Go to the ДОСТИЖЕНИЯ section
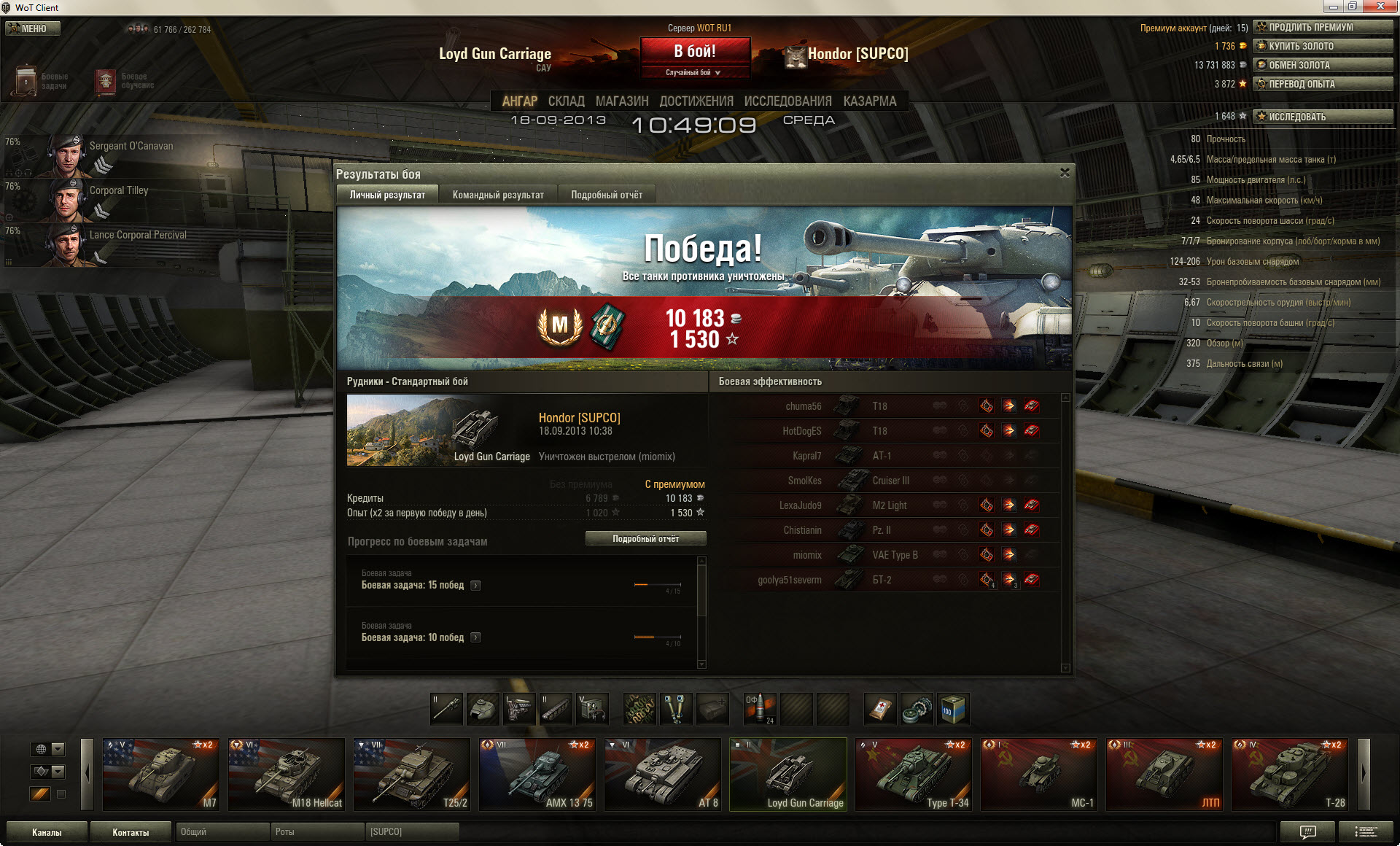This screenshot has width=1400, height=846. point(696,101)
